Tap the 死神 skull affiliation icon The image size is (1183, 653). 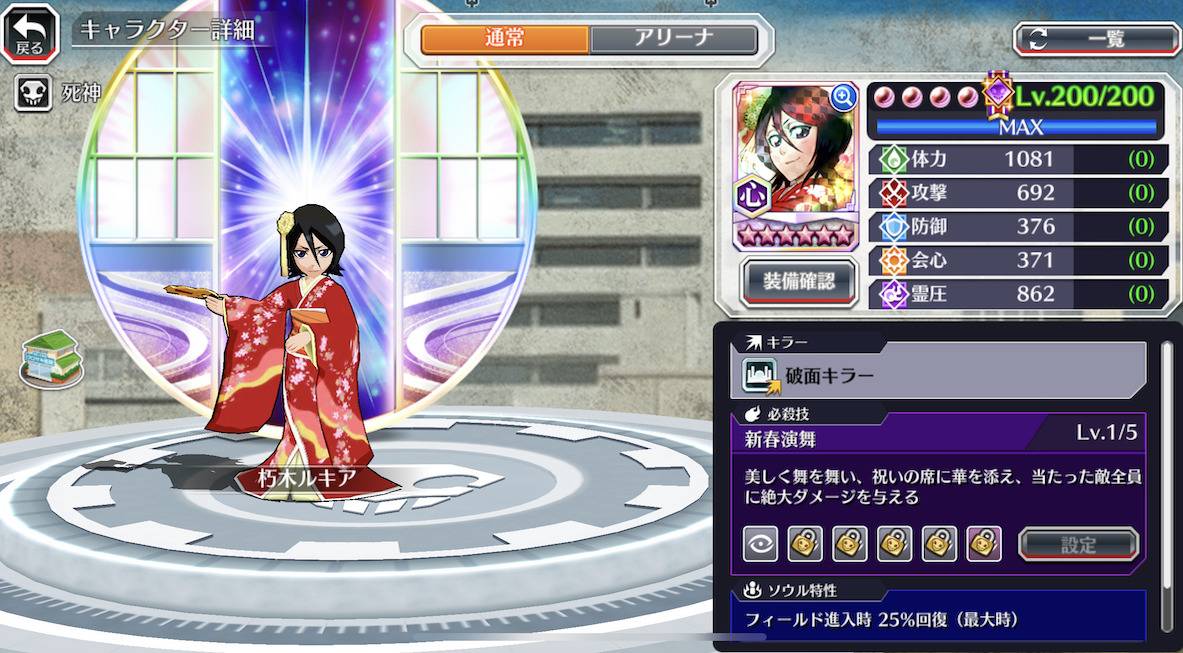[x=31, y=94]
